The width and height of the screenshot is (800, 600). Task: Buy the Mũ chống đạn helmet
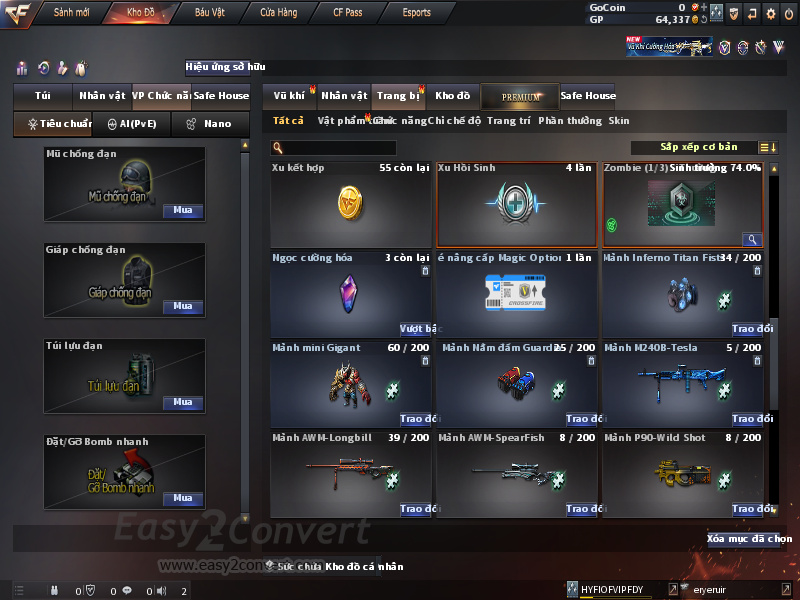[182, 211]
